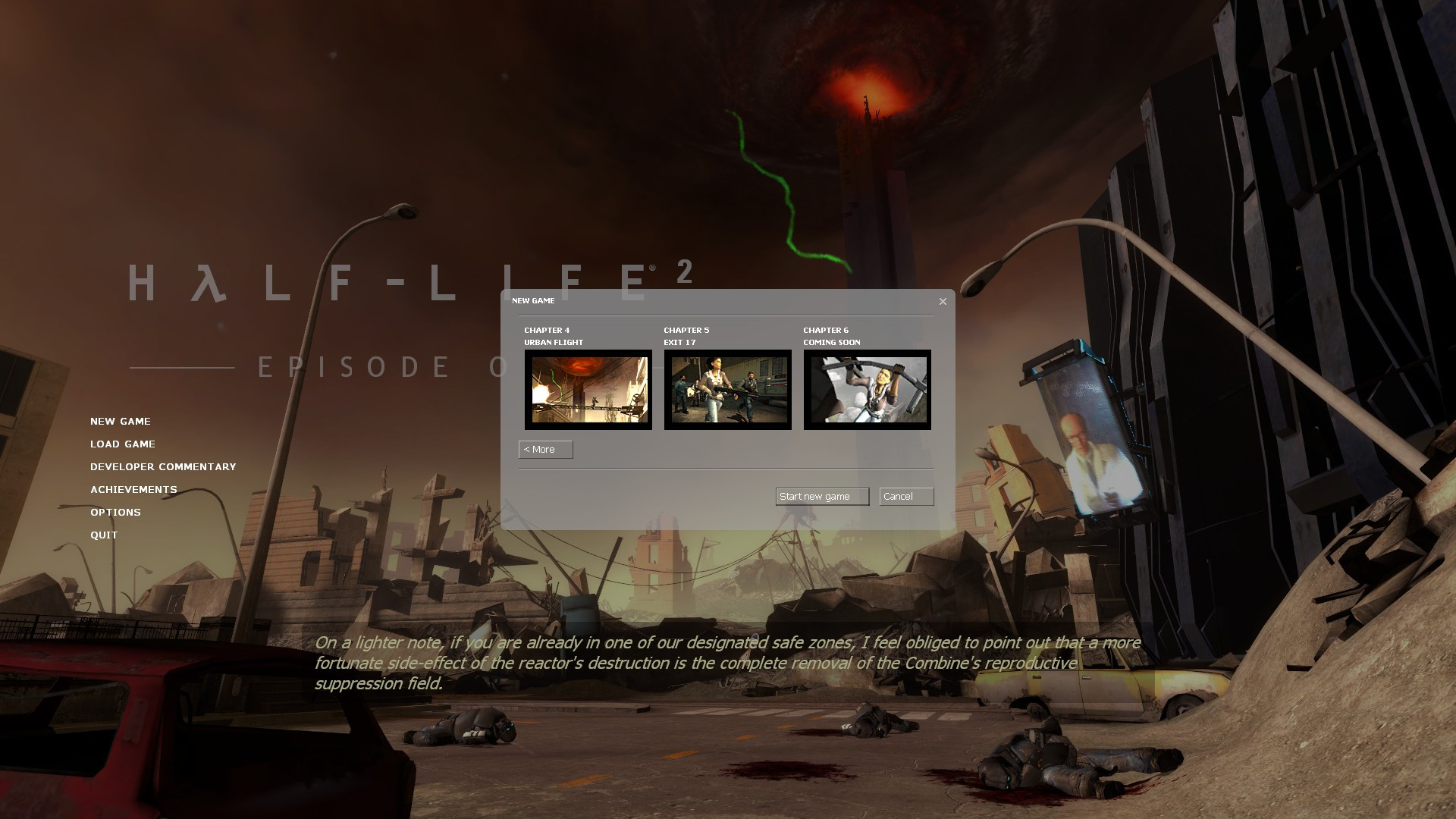
Task: Open the NEW GAME menu option
Action: click(x=120, y=421)
